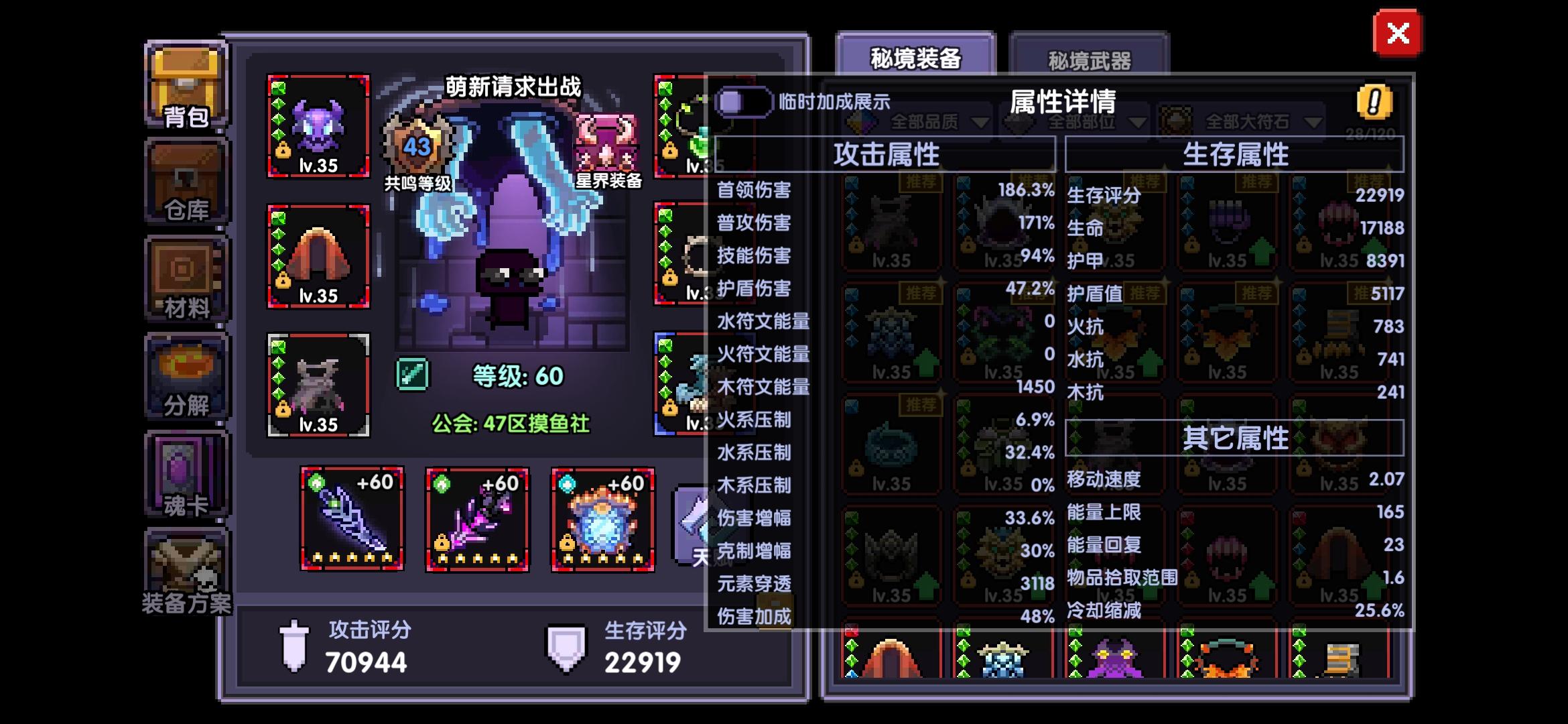This screenshot has height=724, width=1568.
Task: Click the 萌新请求出战 player title
Action: coord(514,86)
